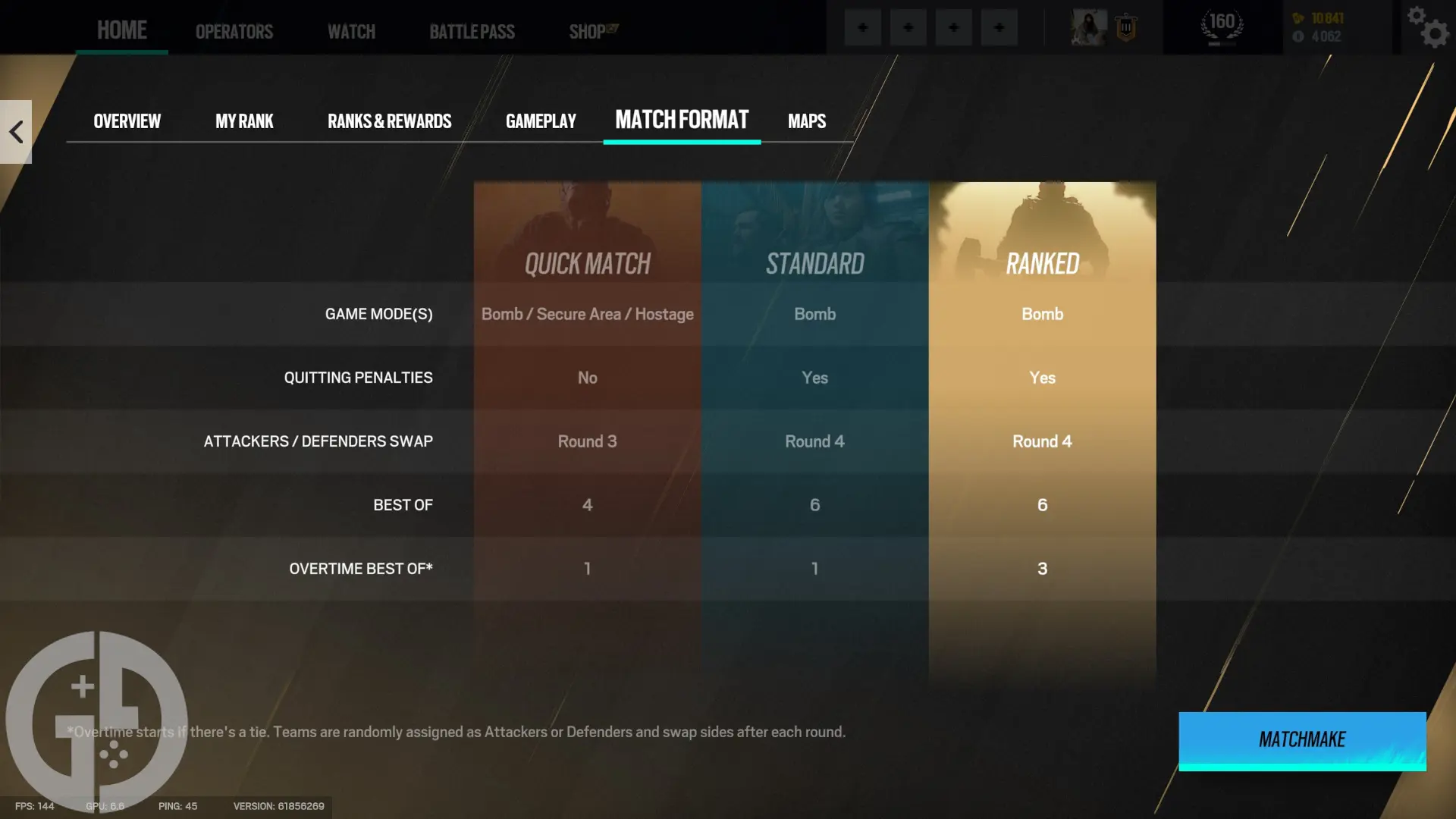Open the Operators menu
This screenshot has height=819, width=1456.
pyautogui.click(x=234, y=31)
